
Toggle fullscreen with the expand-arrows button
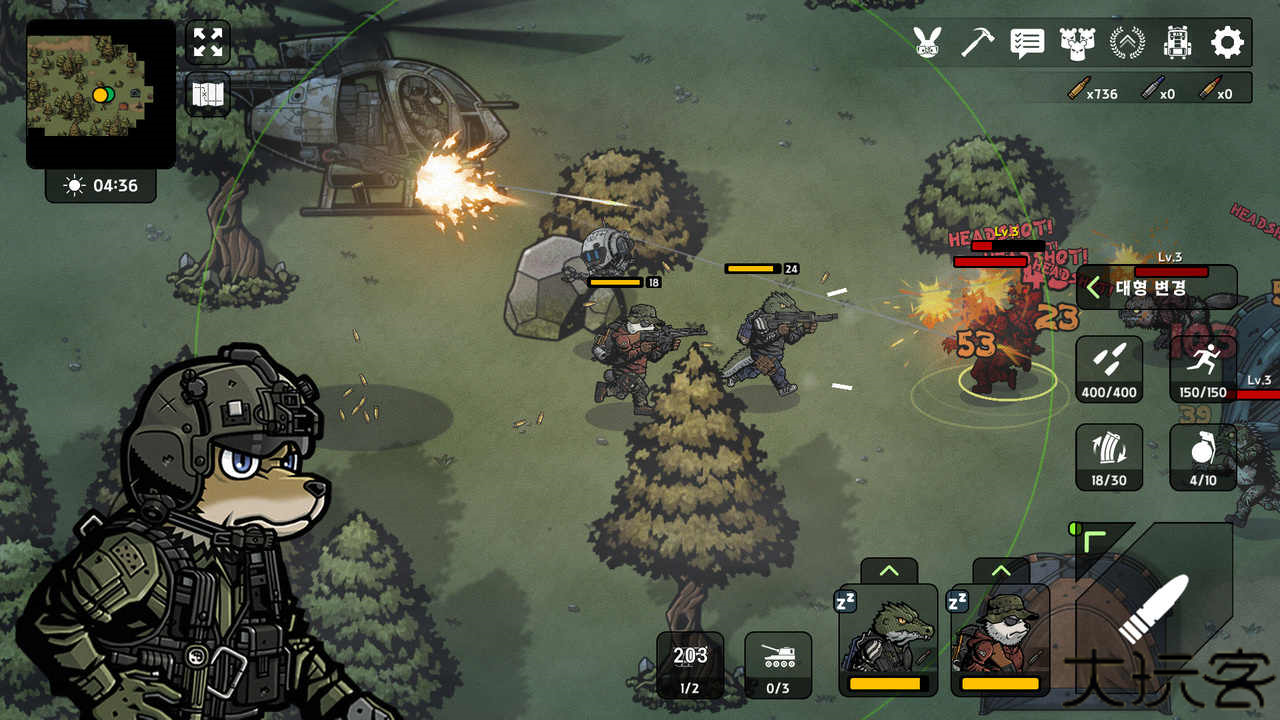[x=208, y=42]
